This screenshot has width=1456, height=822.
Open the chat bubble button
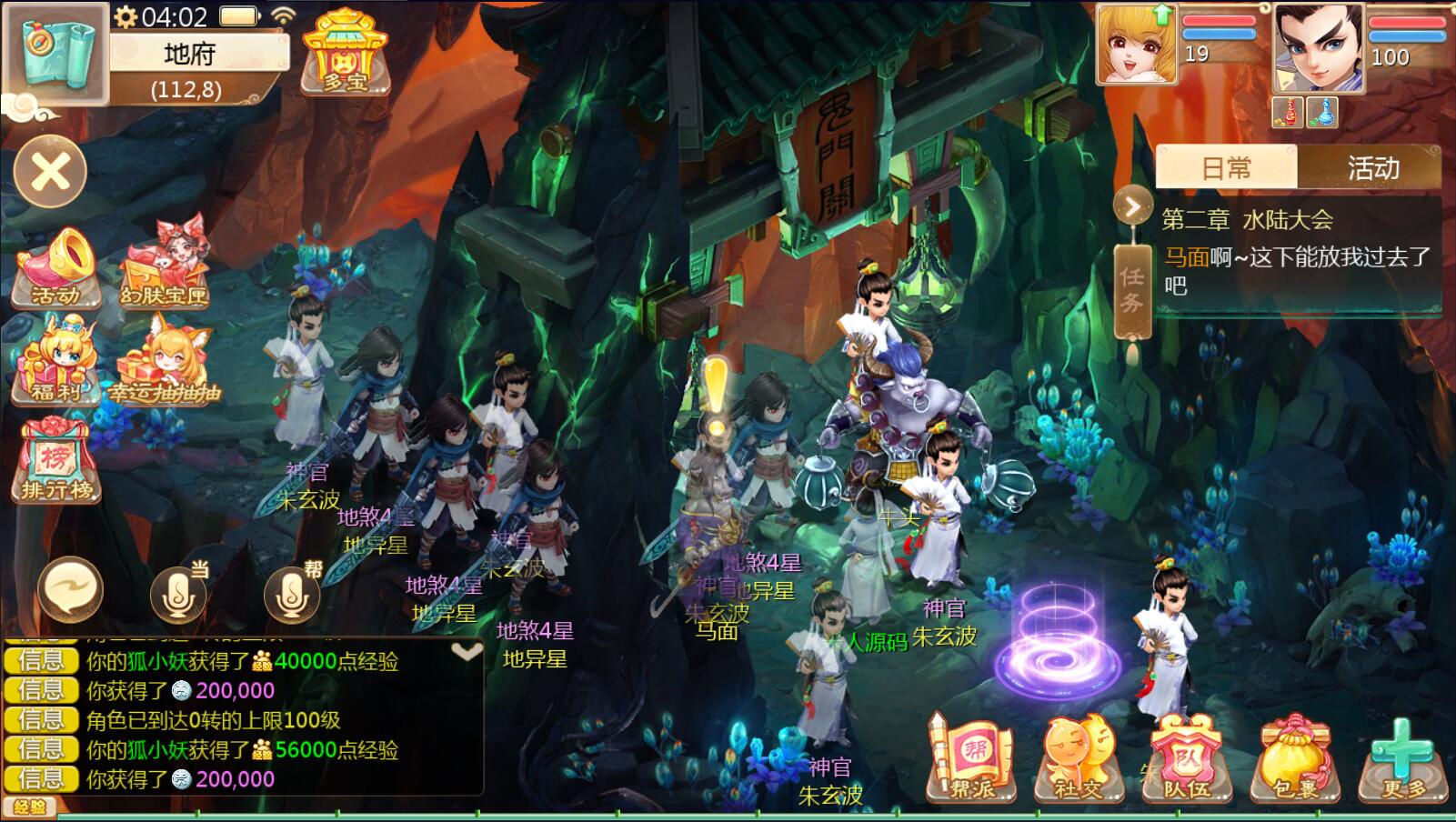point(70,590)
